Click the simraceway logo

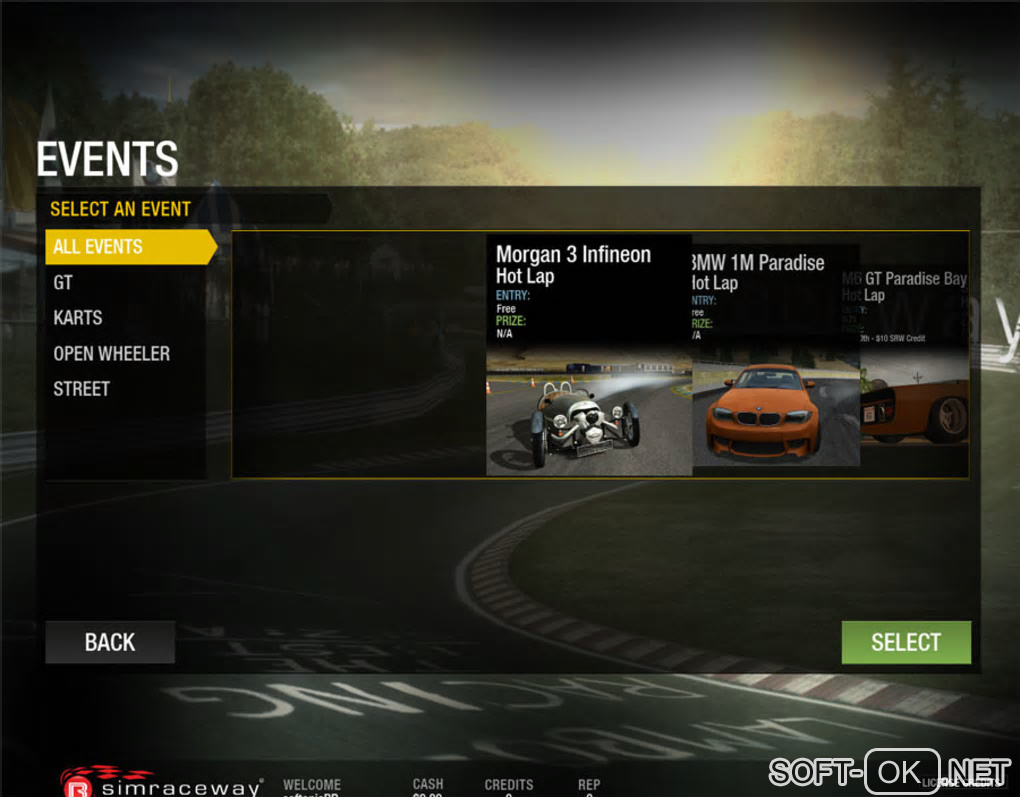point(162,783)
